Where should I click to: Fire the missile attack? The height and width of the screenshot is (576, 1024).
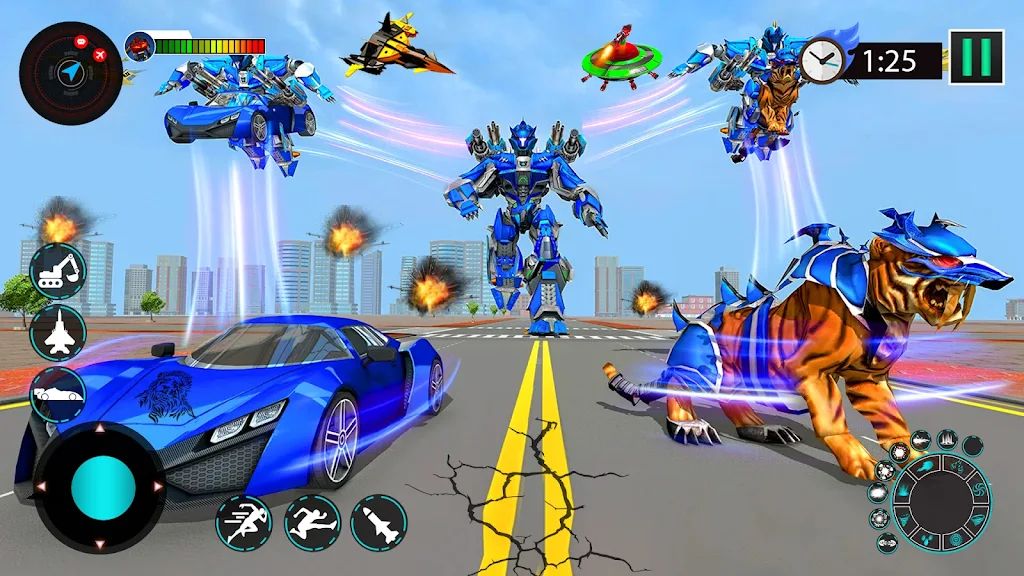379,522
